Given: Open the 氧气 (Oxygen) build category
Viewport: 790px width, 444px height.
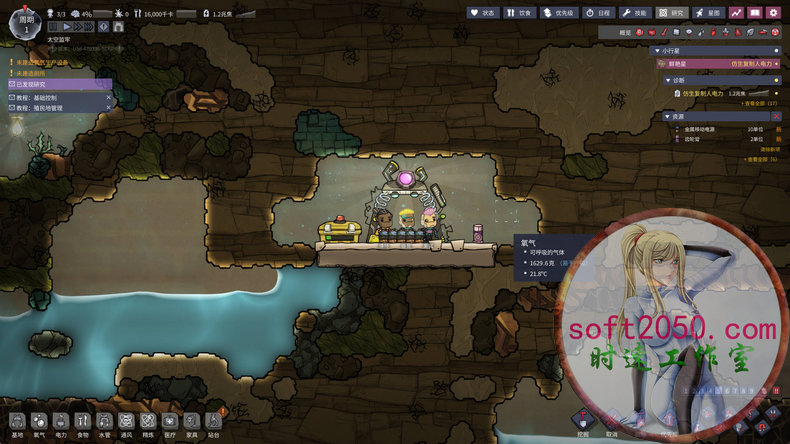Looking at the screenshot, I should (x=39, y=424).
